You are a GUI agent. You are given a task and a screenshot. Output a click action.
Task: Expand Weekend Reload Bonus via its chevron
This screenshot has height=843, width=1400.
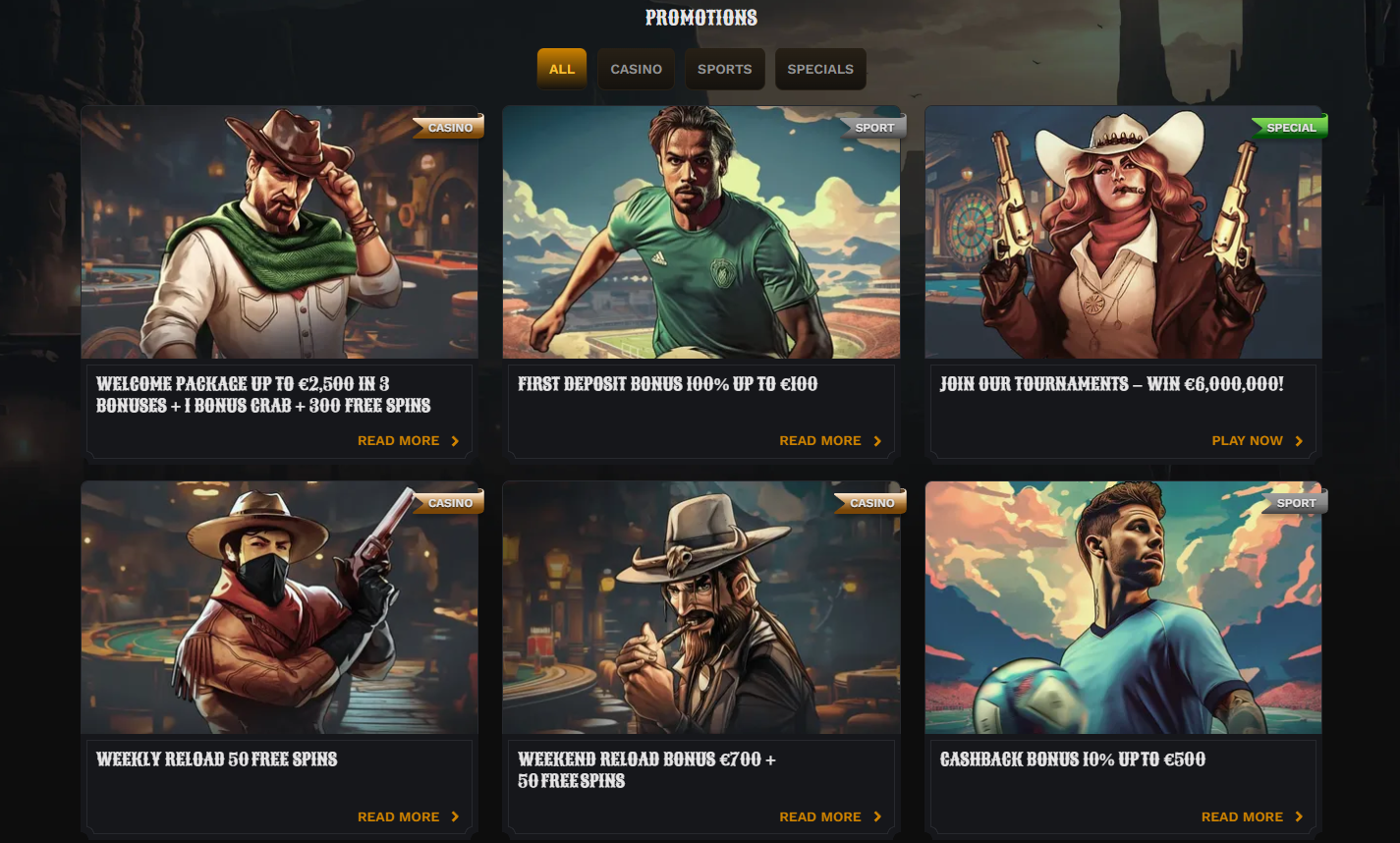tap(876, 816)
